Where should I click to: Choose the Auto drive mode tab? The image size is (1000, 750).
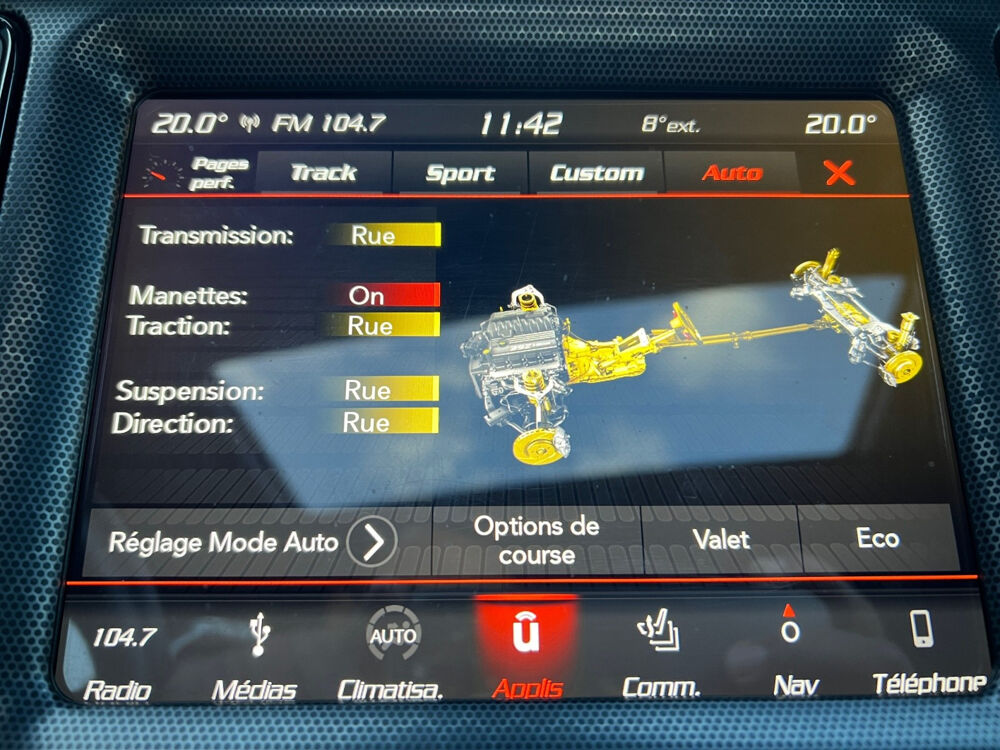[731, 173]
